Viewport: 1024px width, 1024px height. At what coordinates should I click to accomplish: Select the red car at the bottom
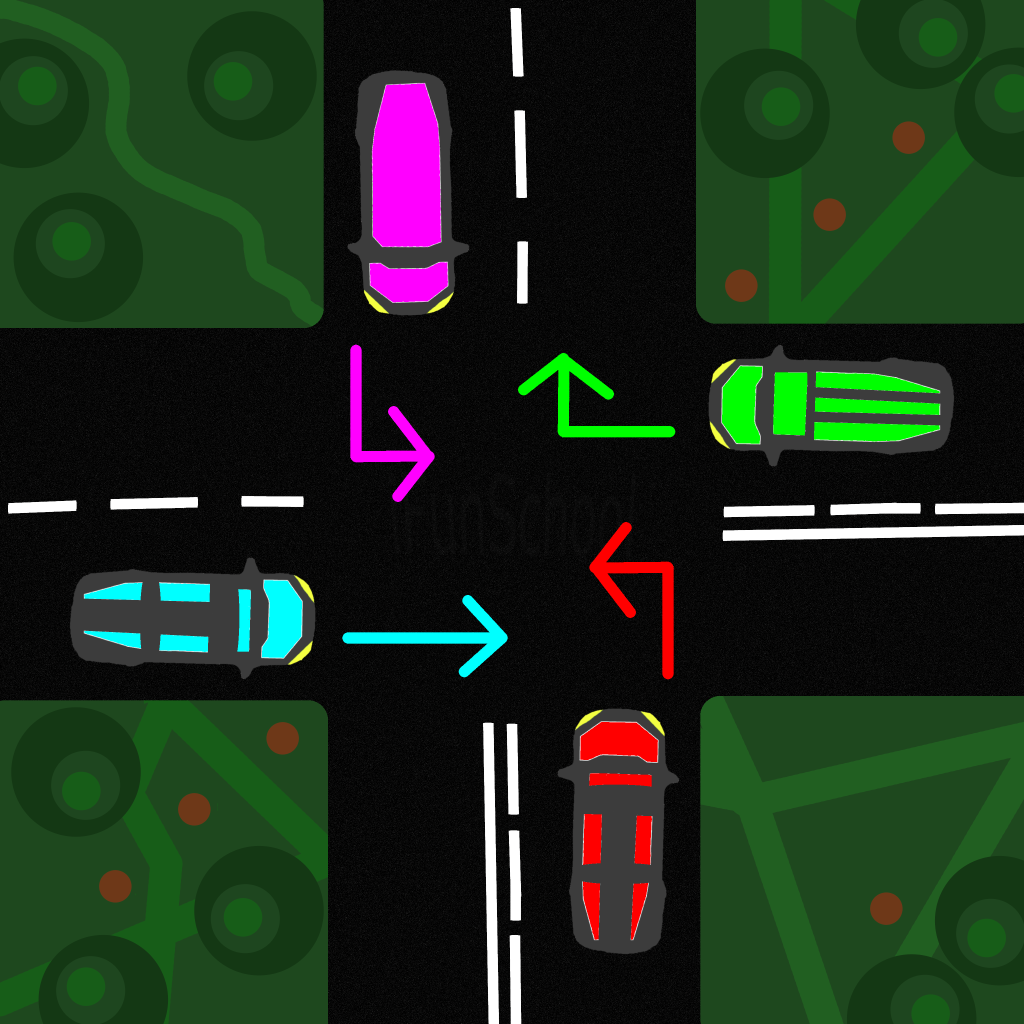pyautogui.click(x=616, y=830)
